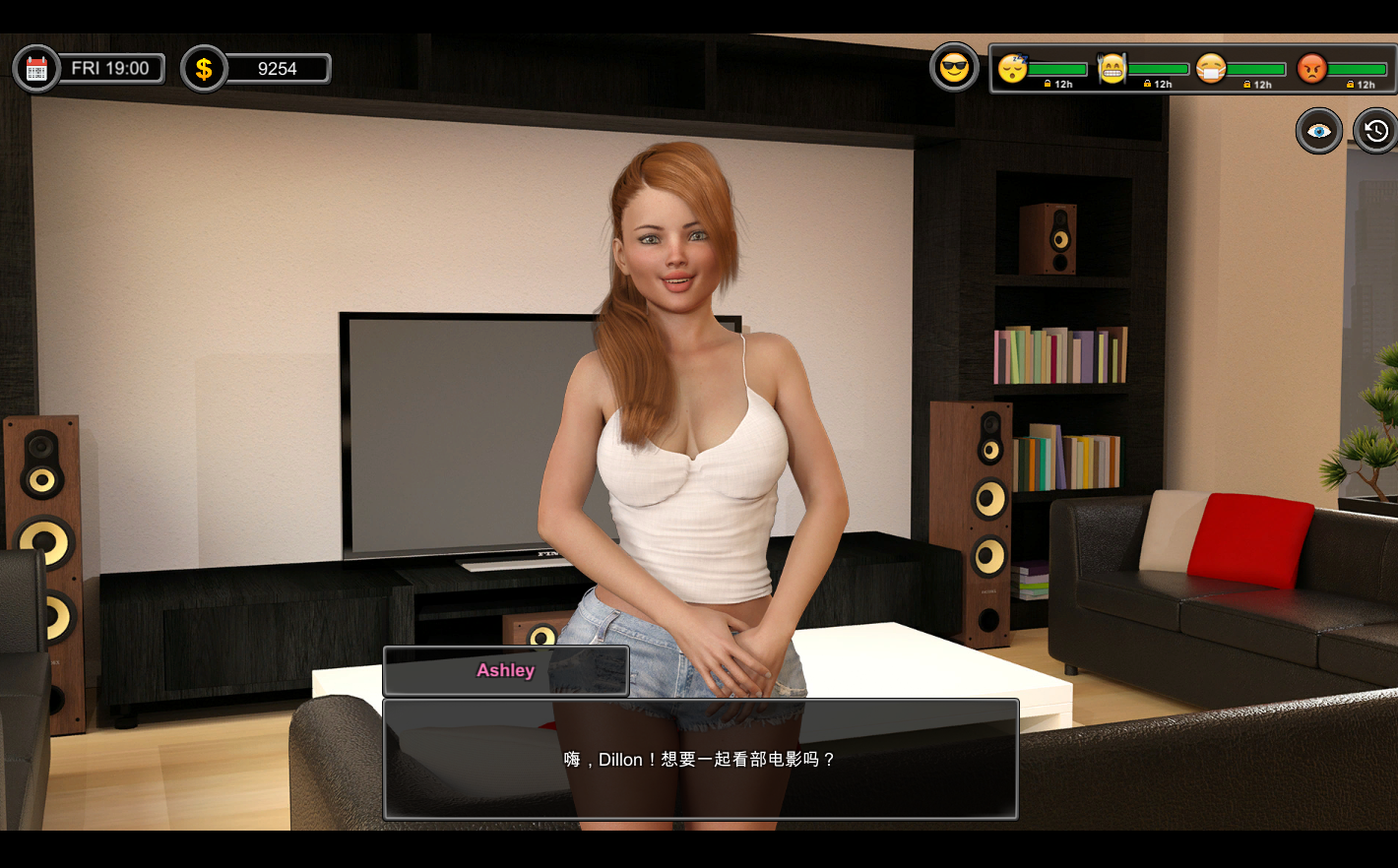Select the sunglasses smiley icon
The width and height of the screenshot is (1398, 868).
tap(954, 68)
